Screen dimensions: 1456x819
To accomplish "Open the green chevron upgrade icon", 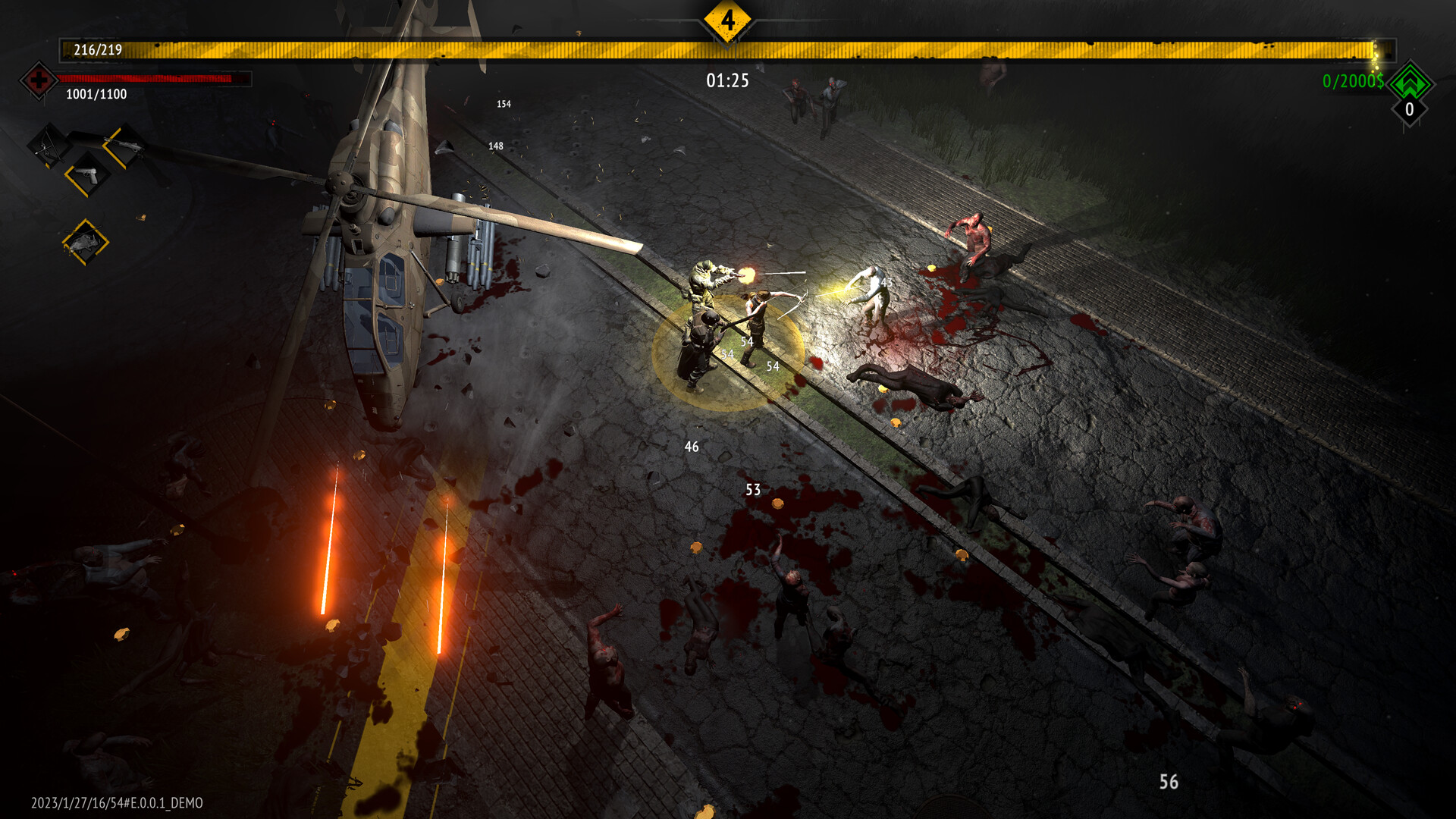I will (x=1409, y=82).
